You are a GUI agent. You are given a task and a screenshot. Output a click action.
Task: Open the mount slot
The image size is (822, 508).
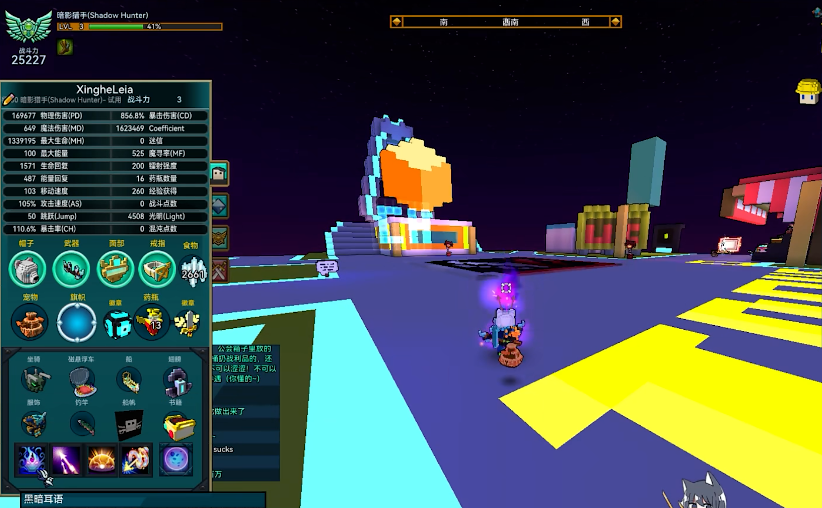tap(36, 381)
